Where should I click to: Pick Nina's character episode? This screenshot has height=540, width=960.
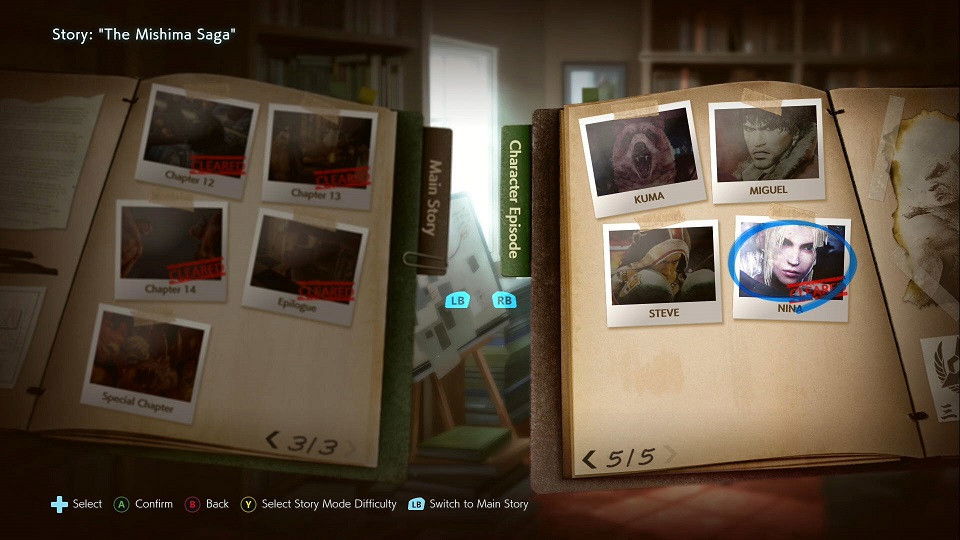(790, 265)
